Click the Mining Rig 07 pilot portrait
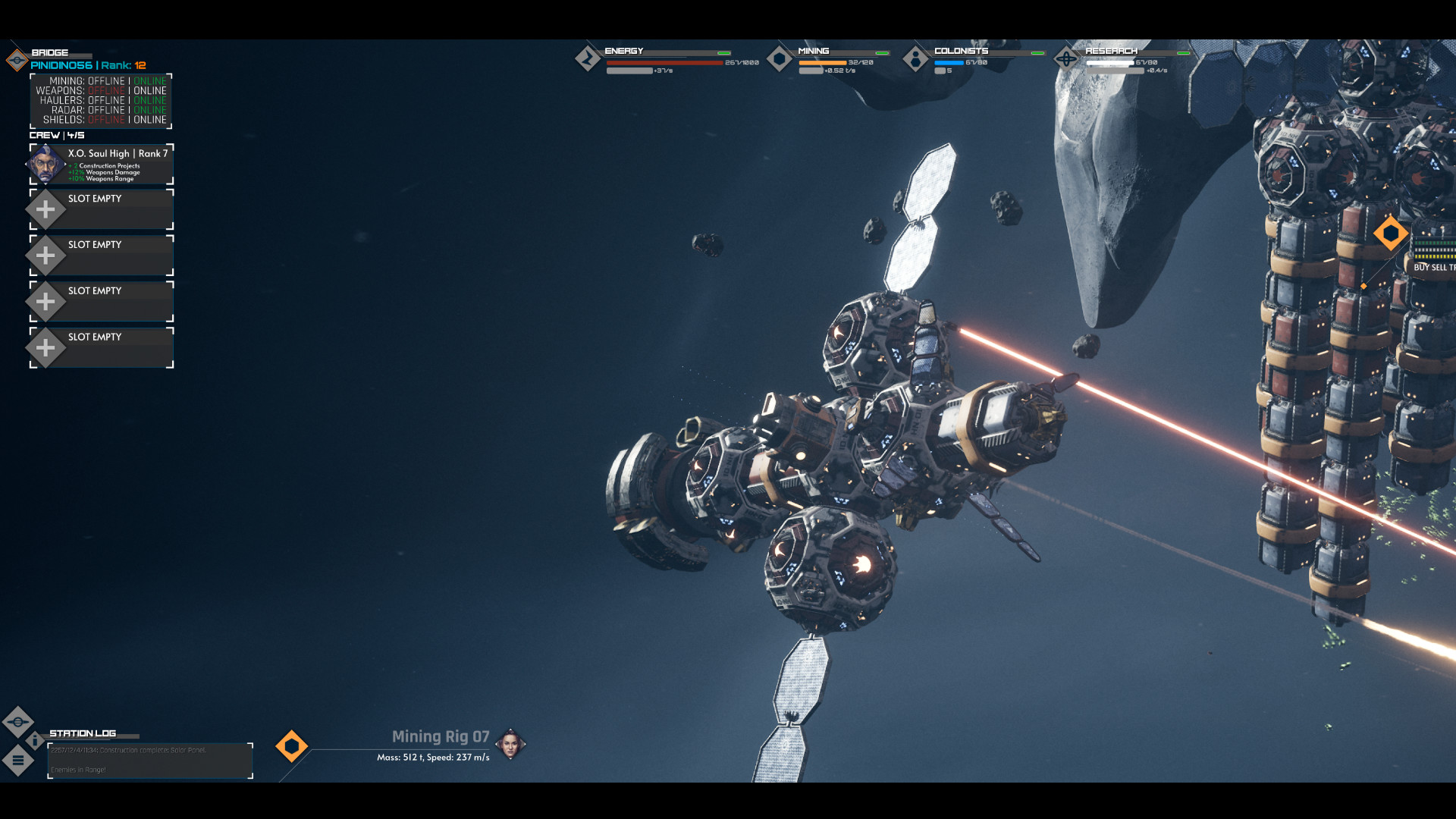Screen dimensions: 1456x819 [510, 745]
